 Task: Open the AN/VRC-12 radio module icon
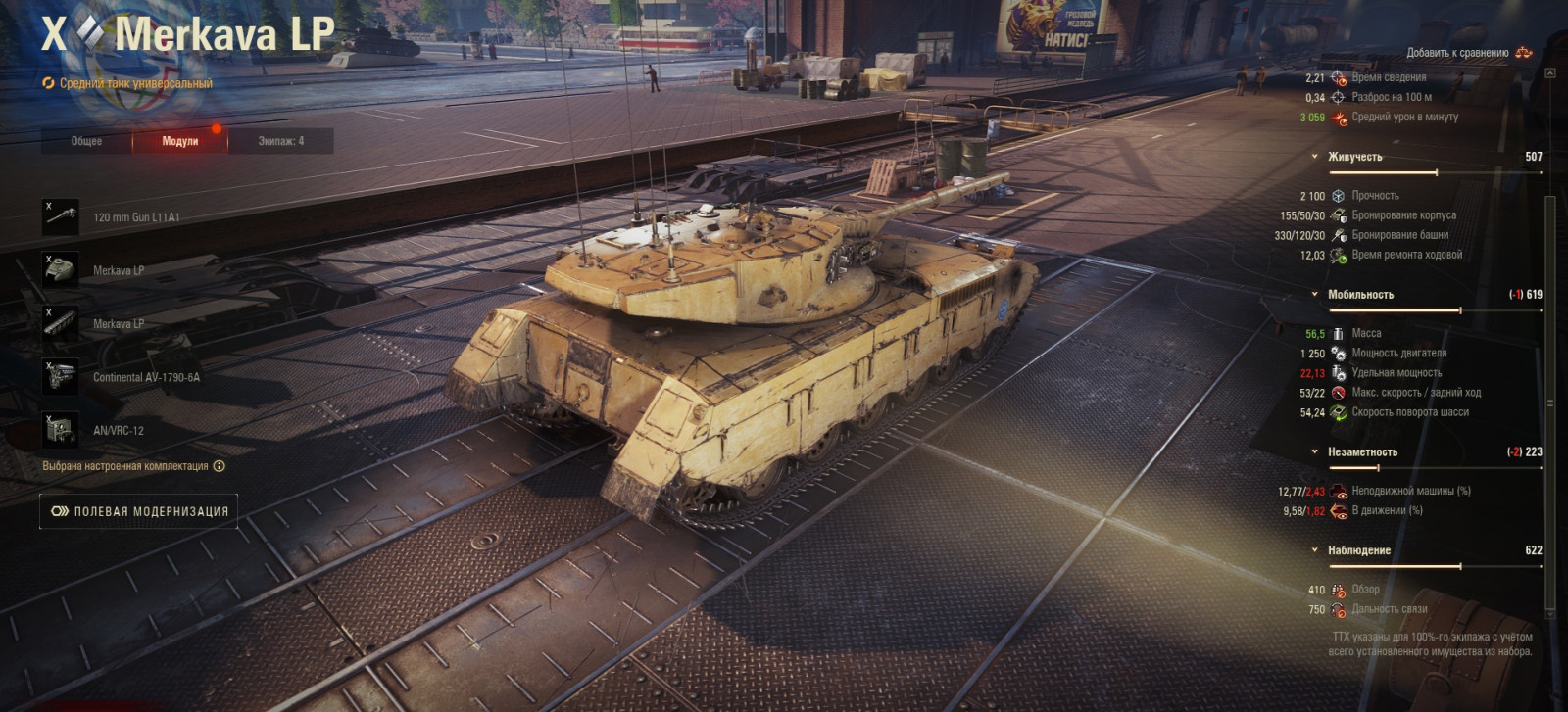(61, 429)
